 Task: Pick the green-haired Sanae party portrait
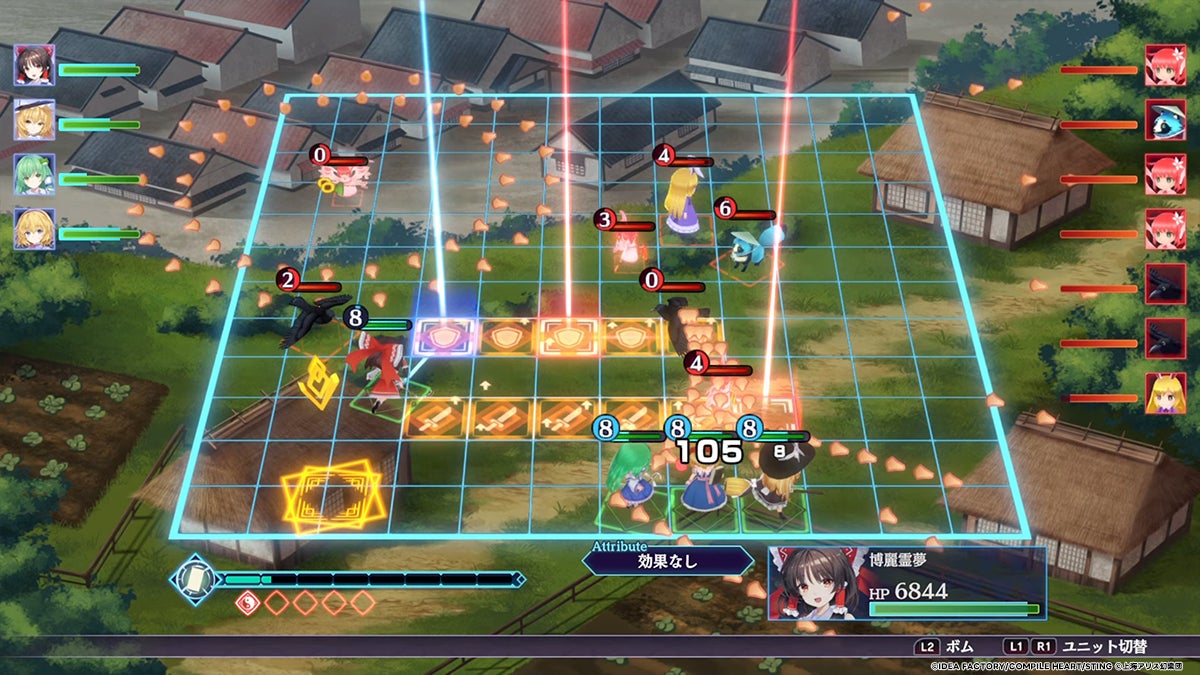tap(34, 174)
